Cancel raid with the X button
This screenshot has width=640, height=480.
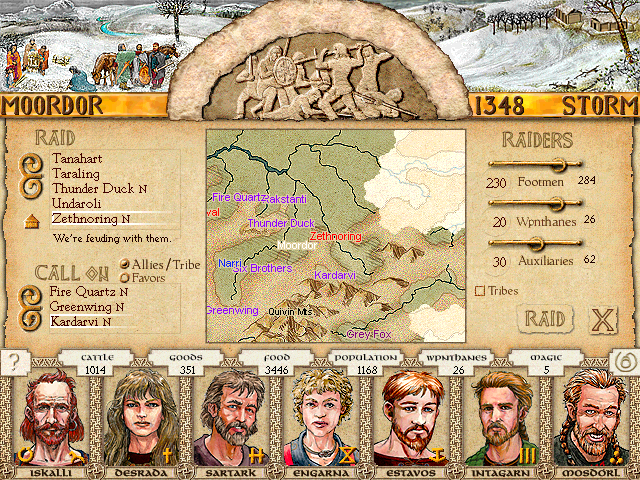tap(601, 321)
